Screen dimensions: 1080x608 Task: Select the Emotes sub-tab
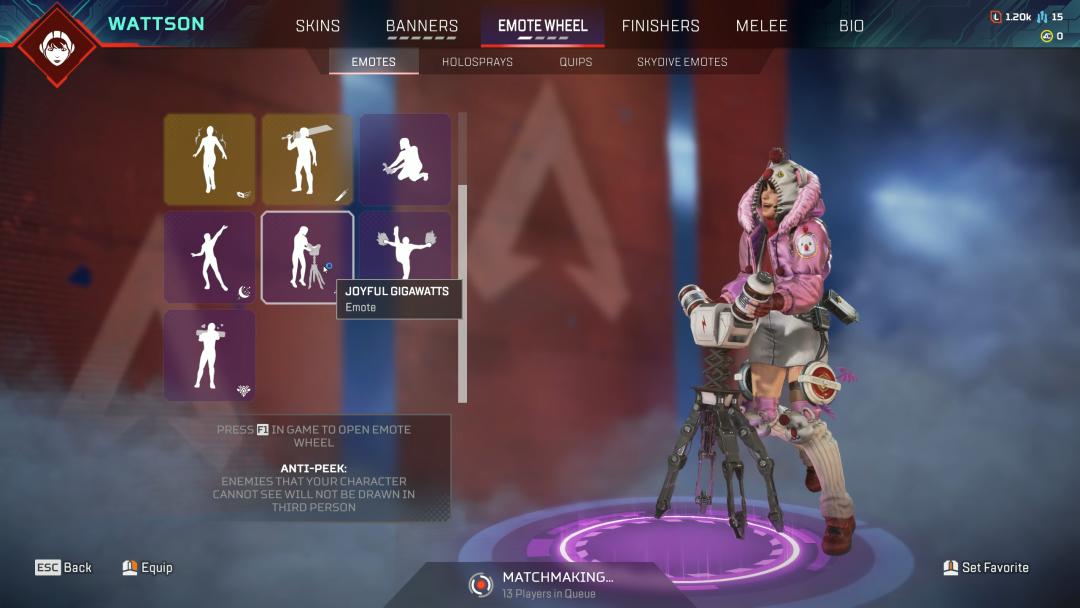click(373, 62)
